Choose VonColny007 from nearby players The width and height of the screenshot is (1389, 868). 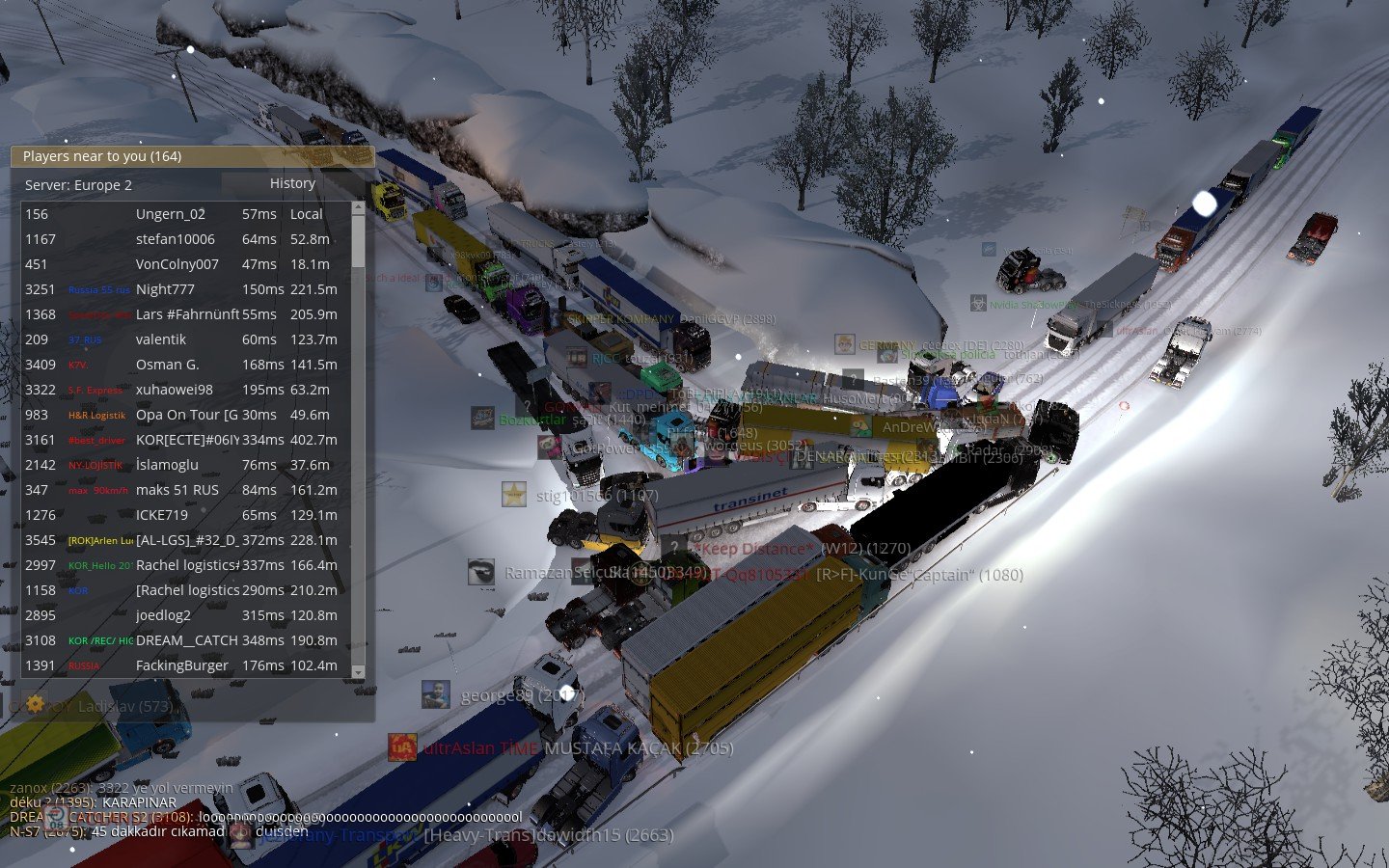(x=177, y=264)
